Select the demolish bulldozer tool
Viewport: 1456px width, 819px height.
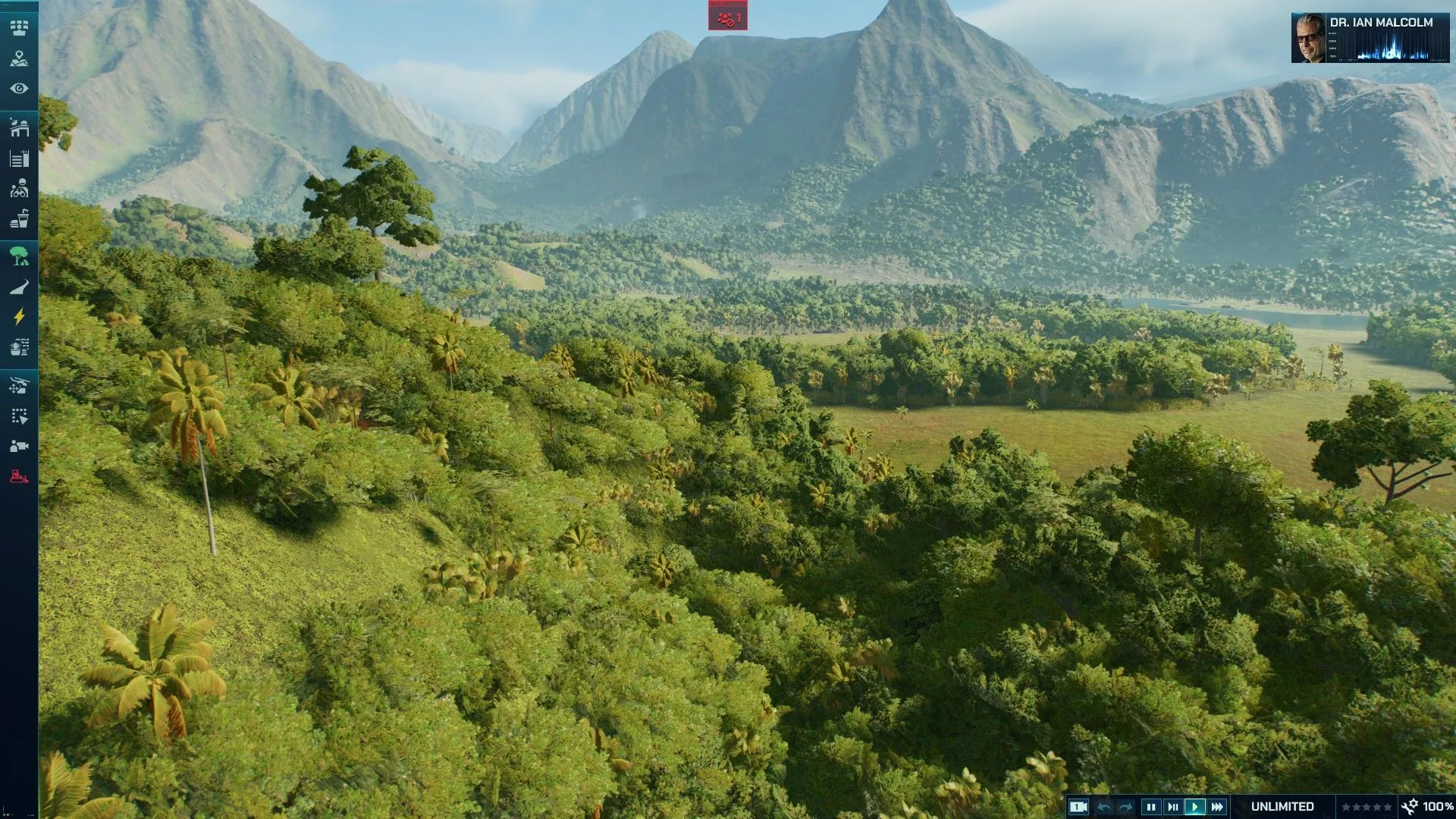pyautogui.click(x=20, y=475)
